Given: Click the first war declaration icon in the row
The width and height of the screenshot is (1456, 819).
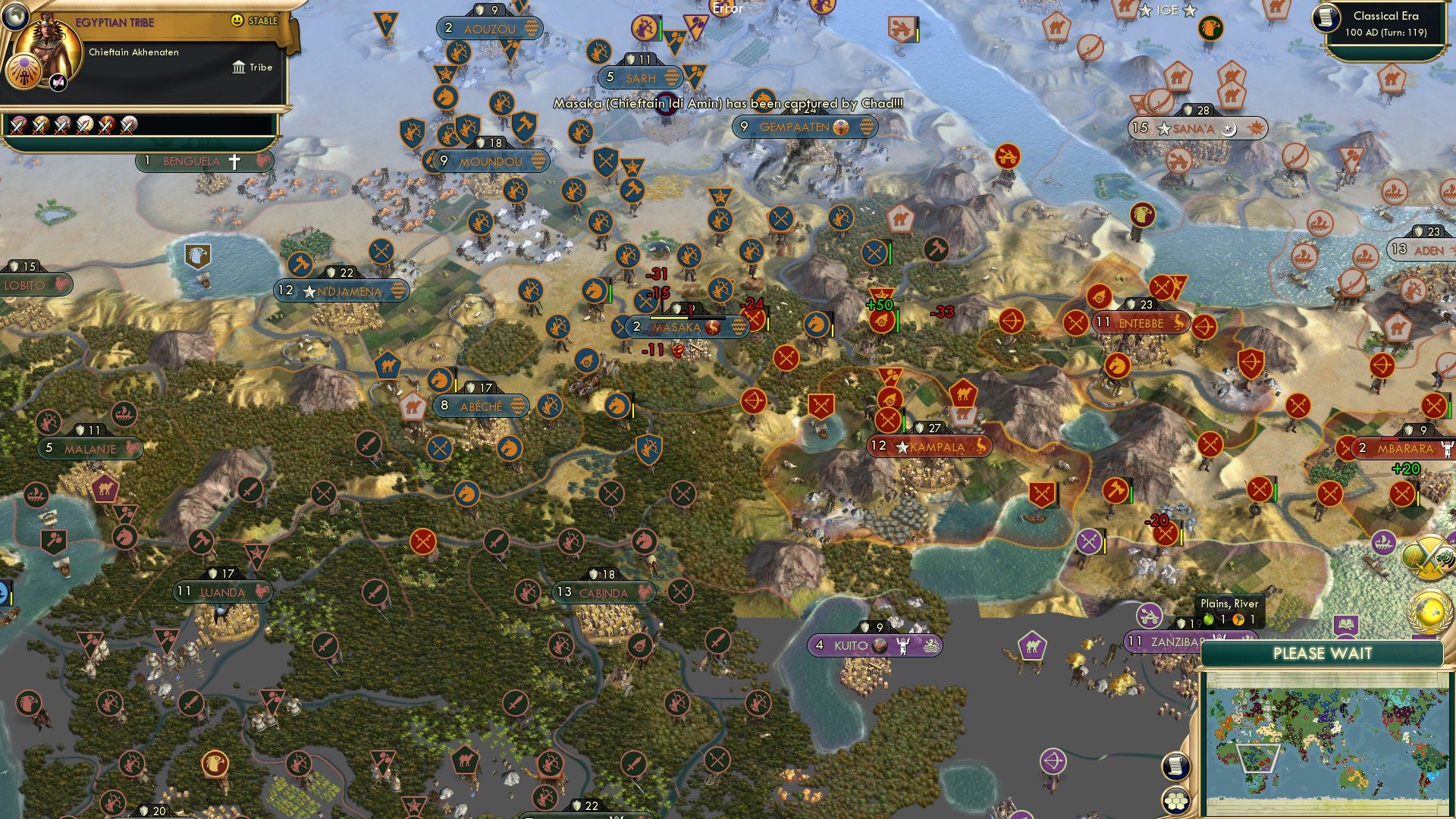Looking at the screenshot, I should point(17,126).
